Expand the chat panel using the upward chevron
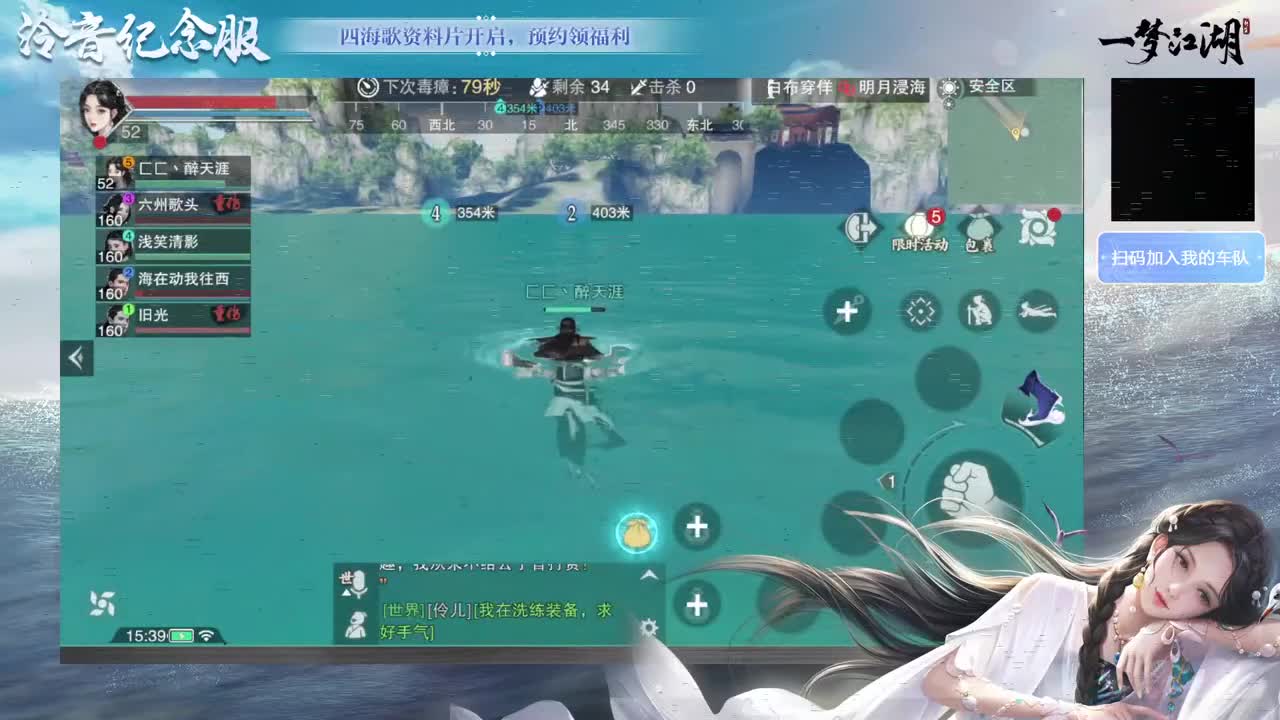The image size is (1280, 720). click(x=651, y=573)
